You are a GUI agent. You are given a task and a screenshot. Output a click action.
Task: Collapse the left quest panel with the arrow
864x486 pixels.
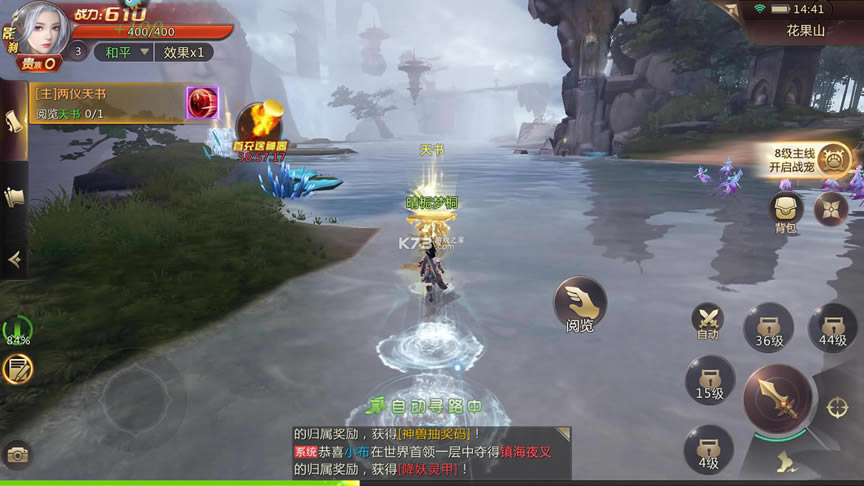(x=14, y=259)
